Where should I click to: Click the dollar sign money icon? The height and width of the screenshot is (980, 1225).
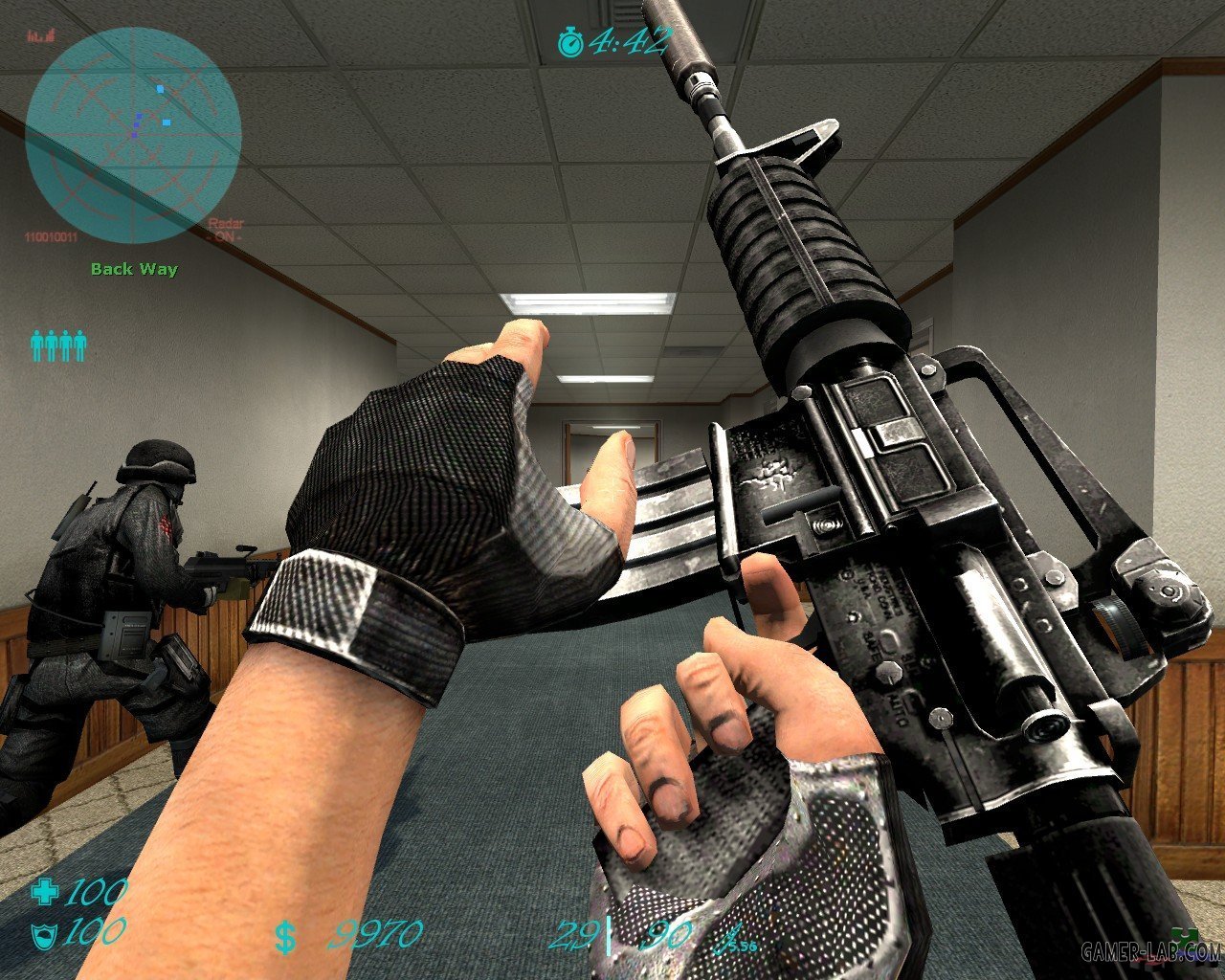click(x=284, y=937)
